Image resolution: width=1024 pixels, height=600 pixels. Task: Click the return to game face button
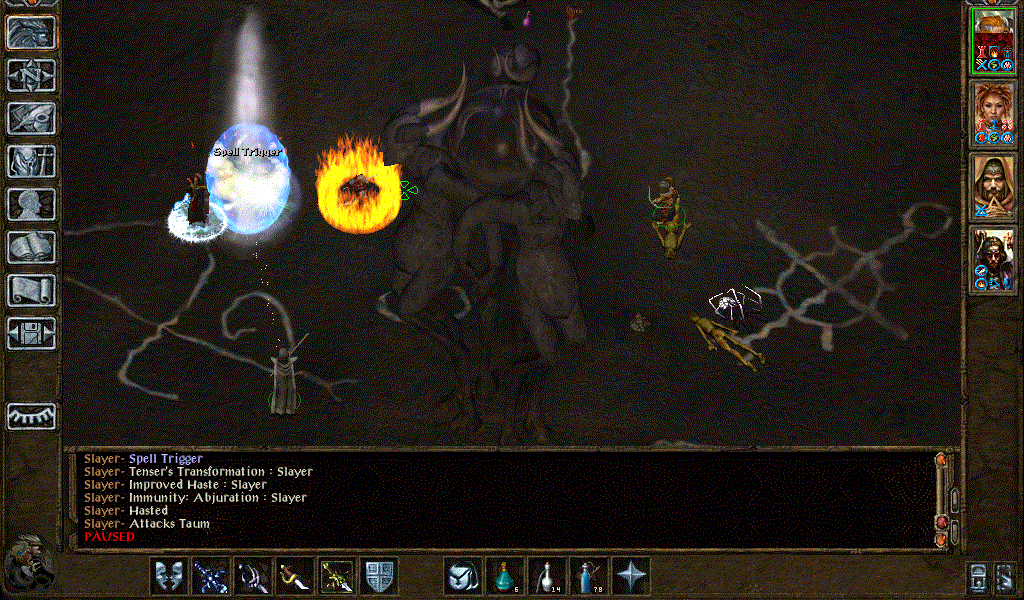pos(31,32)
